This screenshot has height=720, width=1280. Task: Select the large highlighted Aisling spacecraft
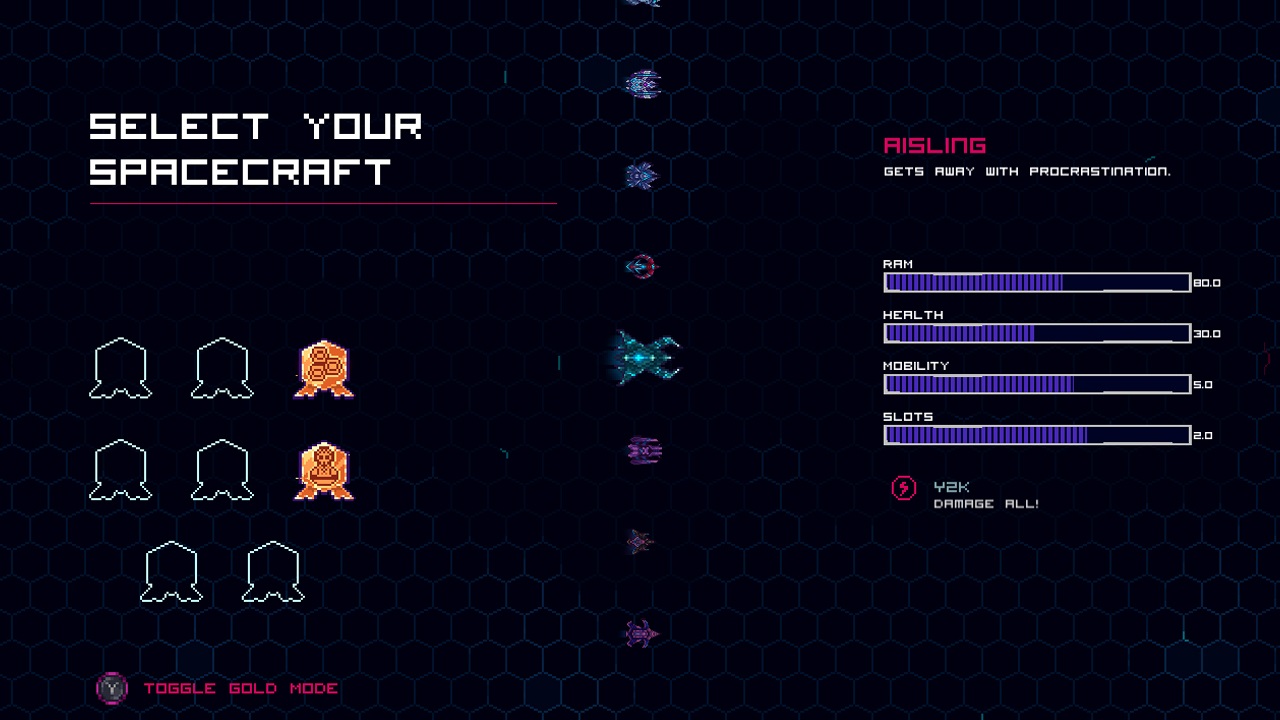(640, 355)
